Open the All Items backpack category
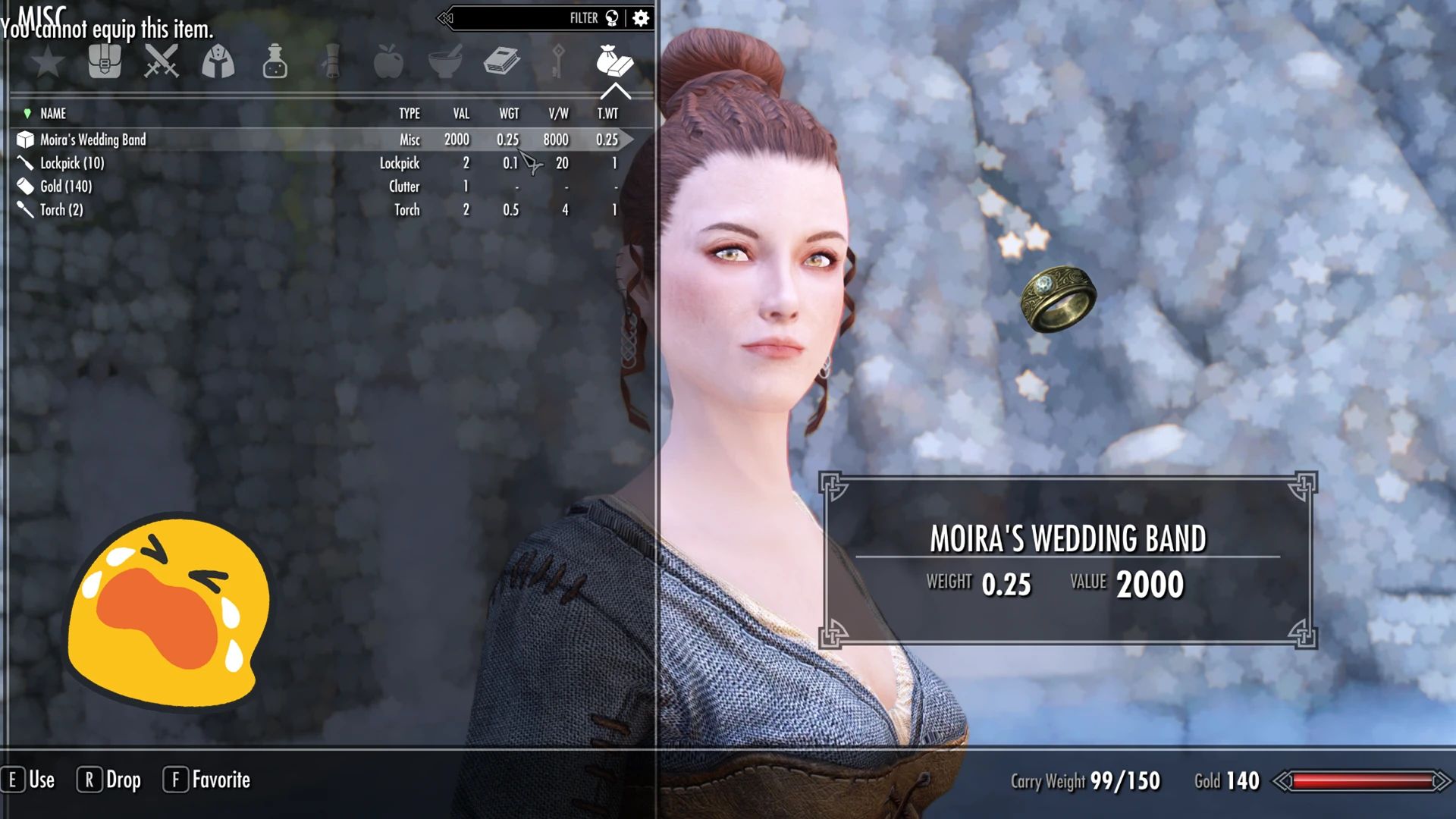The width and height of the screenshot is (1456, 819). click(x=105, y=62)
